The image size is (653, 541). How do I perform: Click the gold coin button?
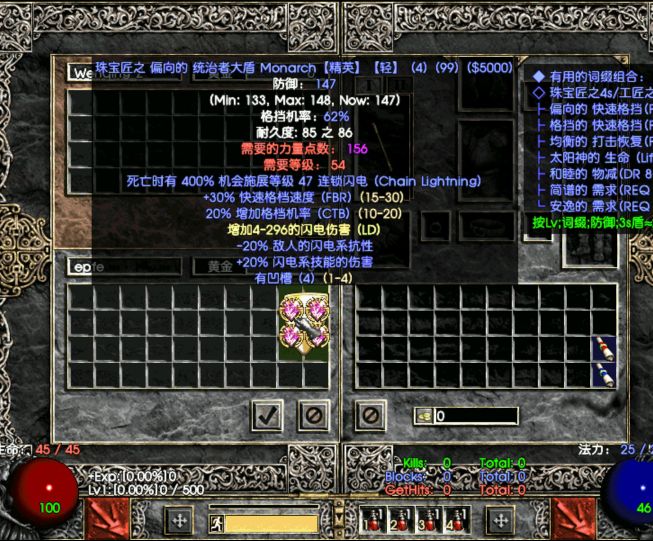(423, 416)
